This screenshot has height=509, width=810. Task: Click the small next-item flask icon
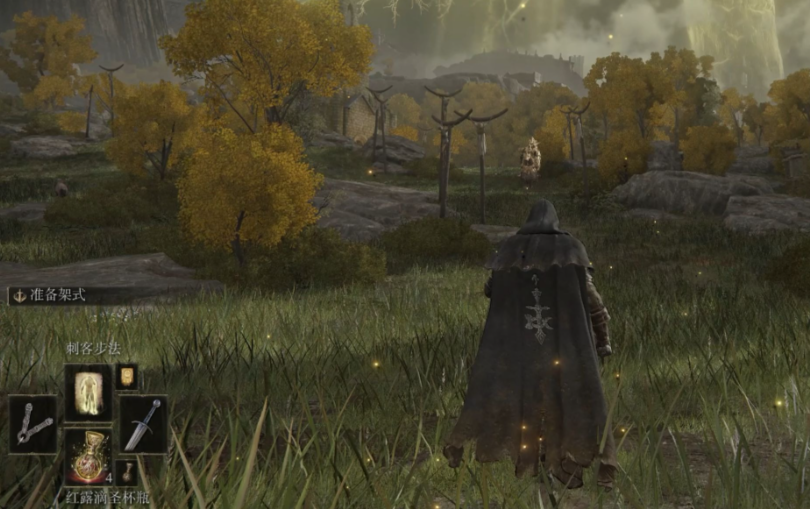point(126,471)
